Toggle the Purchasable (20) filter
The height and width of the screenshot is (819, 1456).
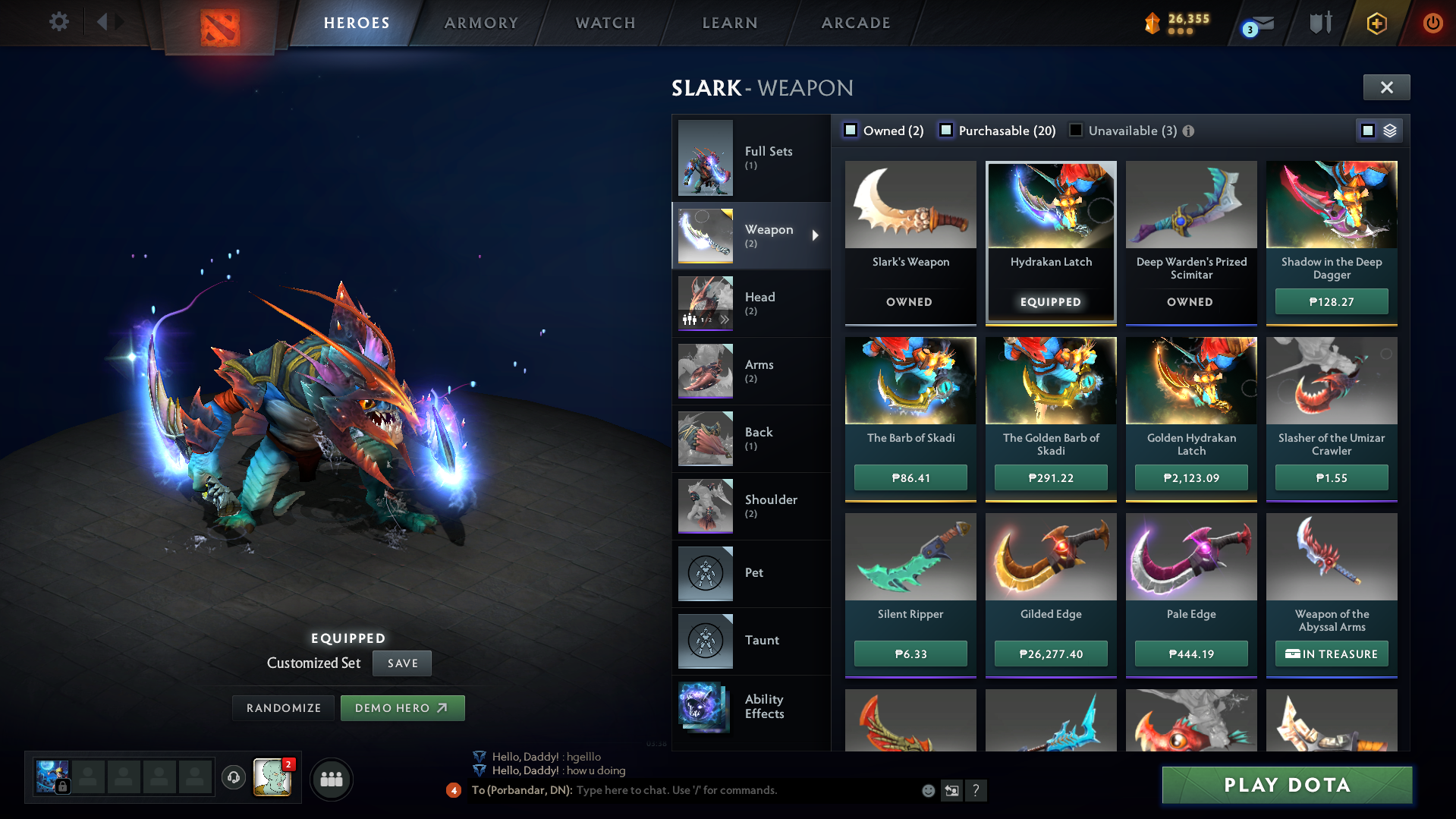coord(946,130)
